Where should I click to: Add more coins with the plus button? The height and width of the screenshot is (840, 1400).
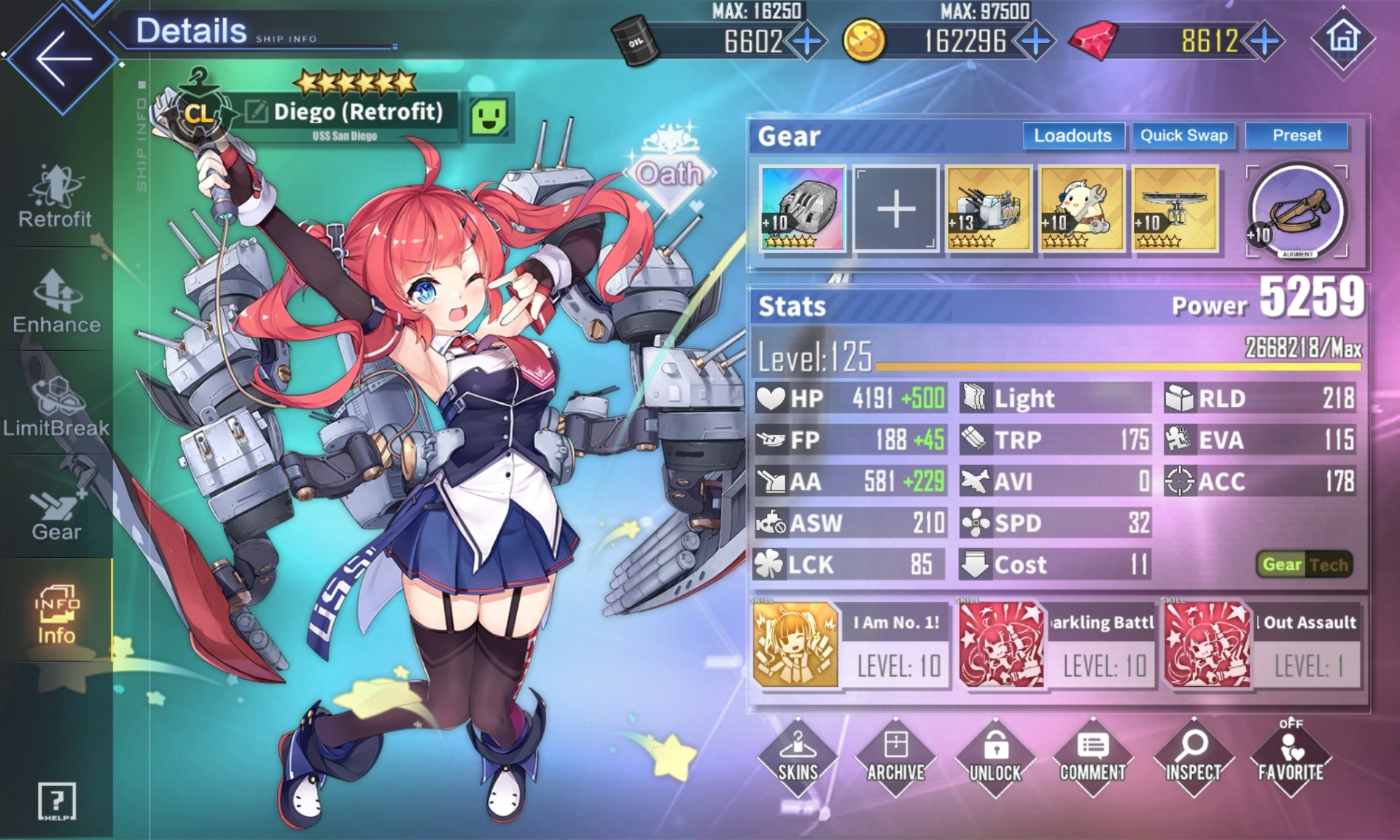tap(1035, 42)
